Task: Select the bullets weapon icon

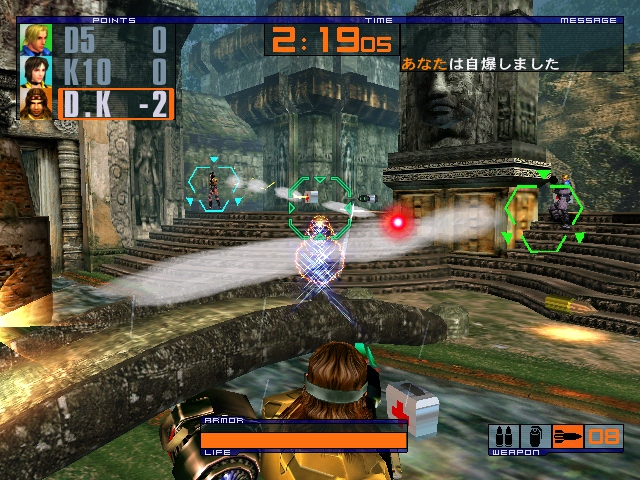Action: coord(502,436)
